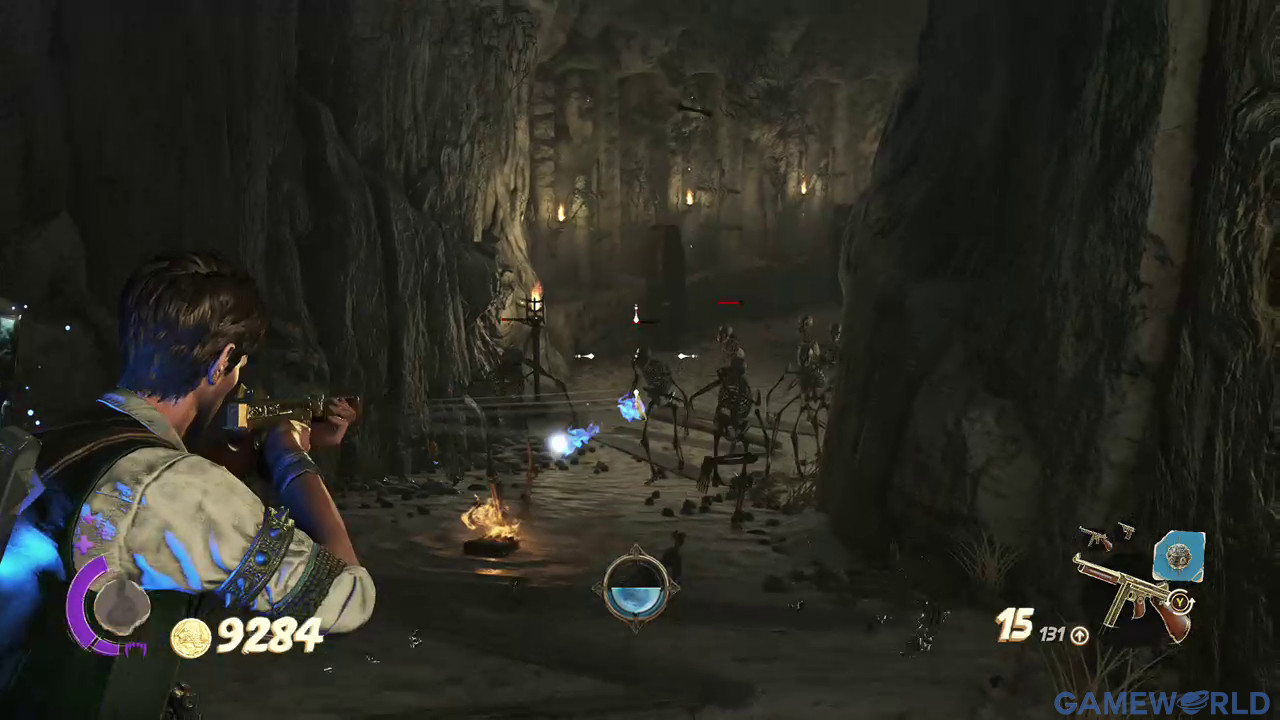The height and width of the screenshot is (720, 1280).
Task: Activate the blue grenade item tile
Action: tap(1178, 556)
